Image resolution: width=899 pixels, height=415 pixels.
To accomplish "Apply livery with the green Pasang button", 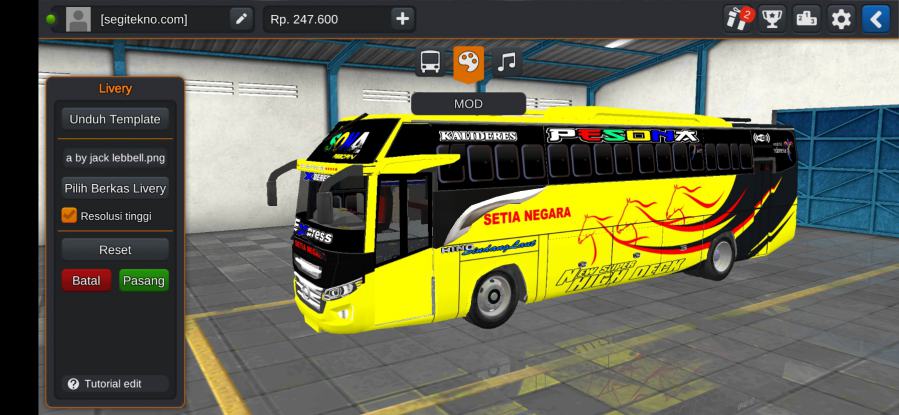I will pos(143,280).
